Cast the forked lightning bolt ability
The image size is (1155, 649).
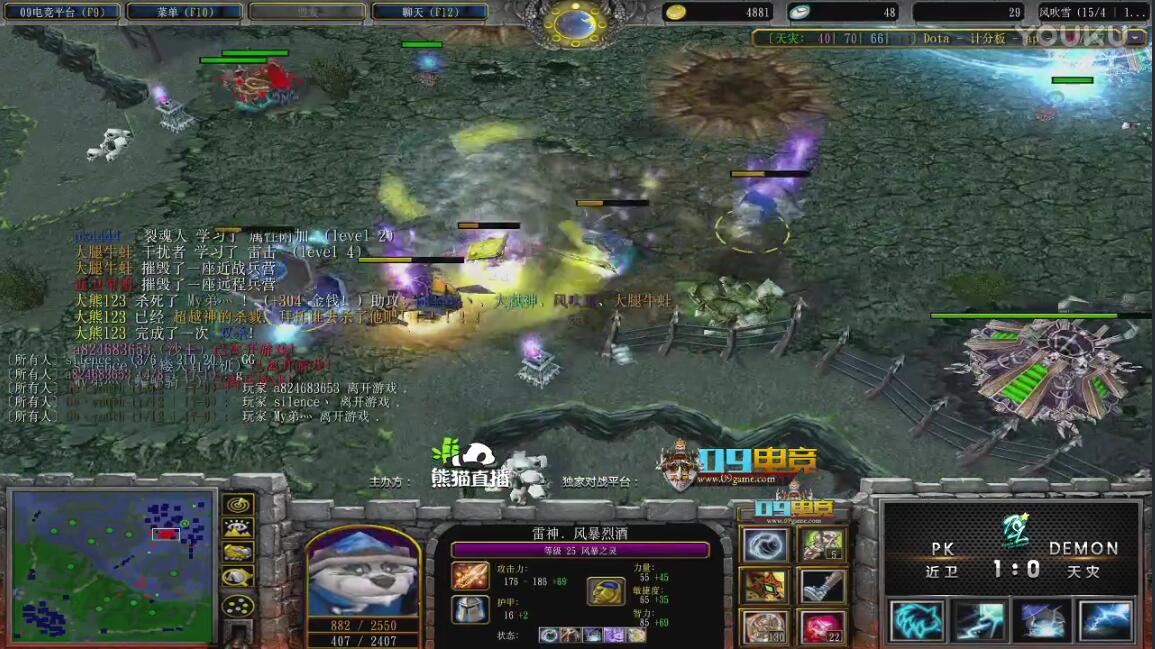[1105, 620]
